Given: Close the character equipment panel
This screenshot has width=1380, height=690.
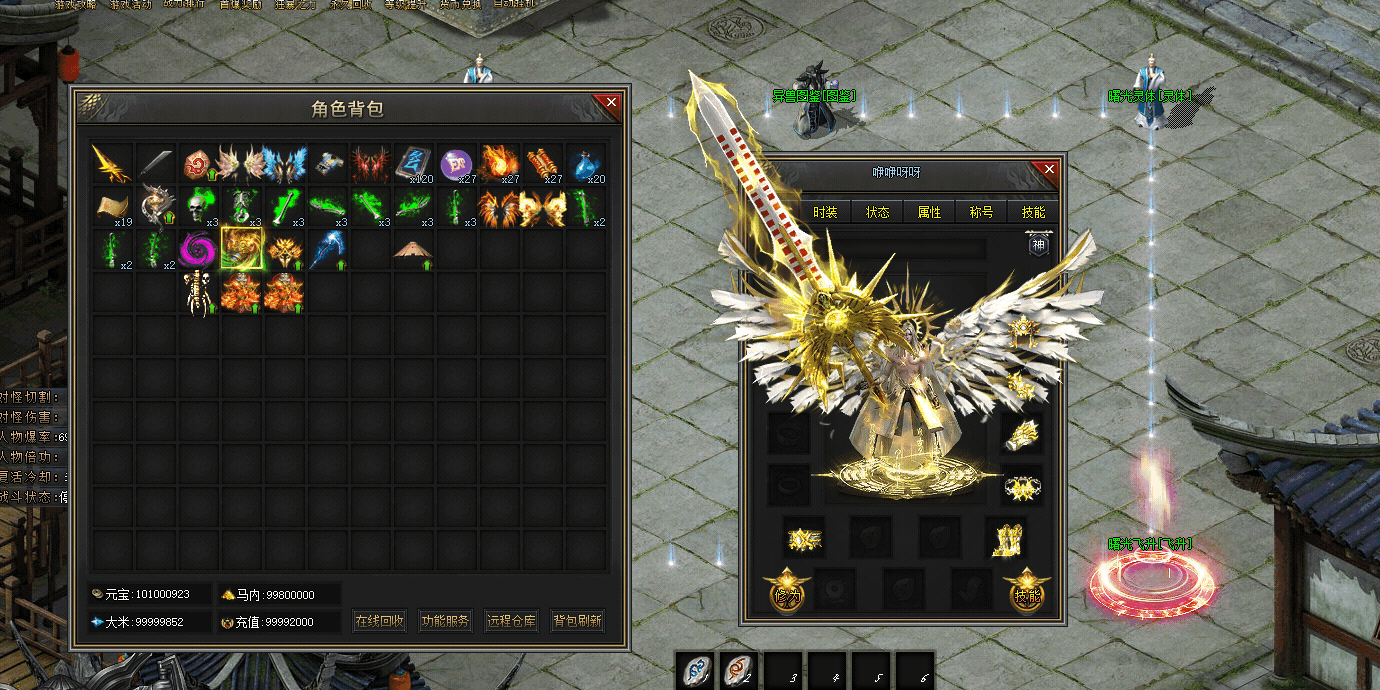Looking at the screenshot, I should coord(1049,170).
